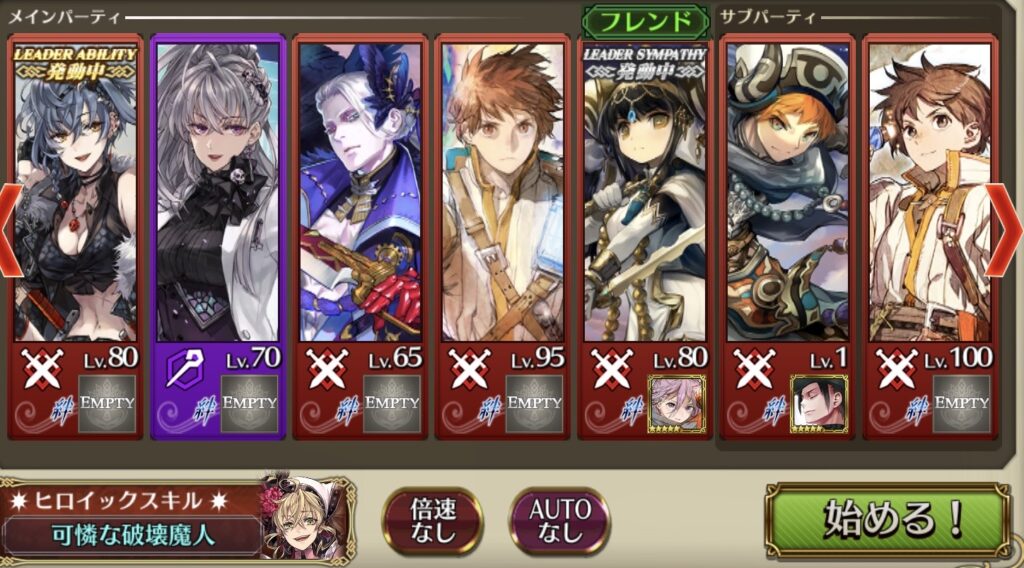Open the EMPTY bond slot of Lv.70 character
Image resolution: width=1024 pixels, height=568 pixels.
pyautogui.click(x=250, y=403)
